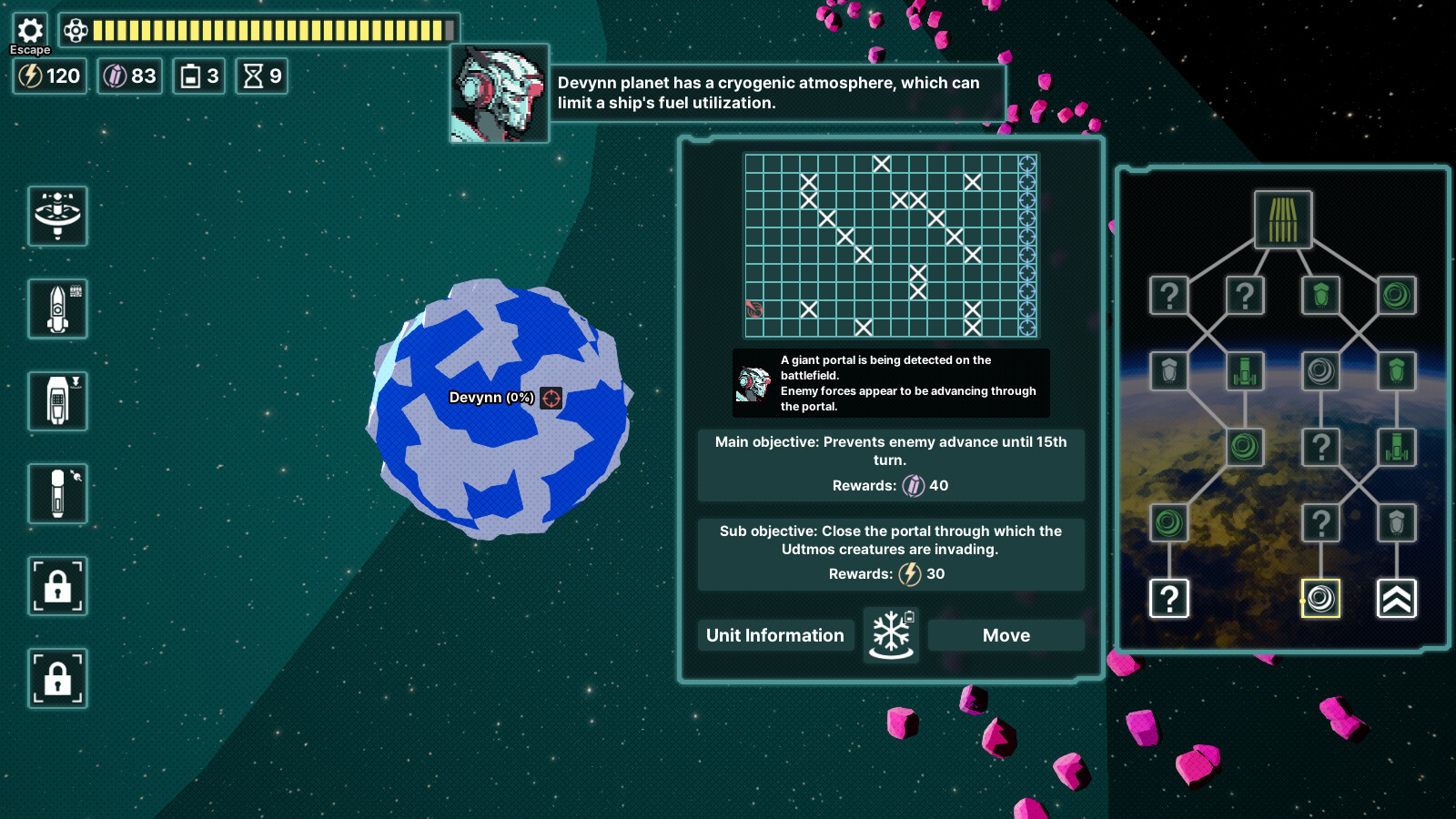Open the gamepad controls indicator
Image resolution: width=1456 pixels, height=819 pixels.
click(75, 30)
